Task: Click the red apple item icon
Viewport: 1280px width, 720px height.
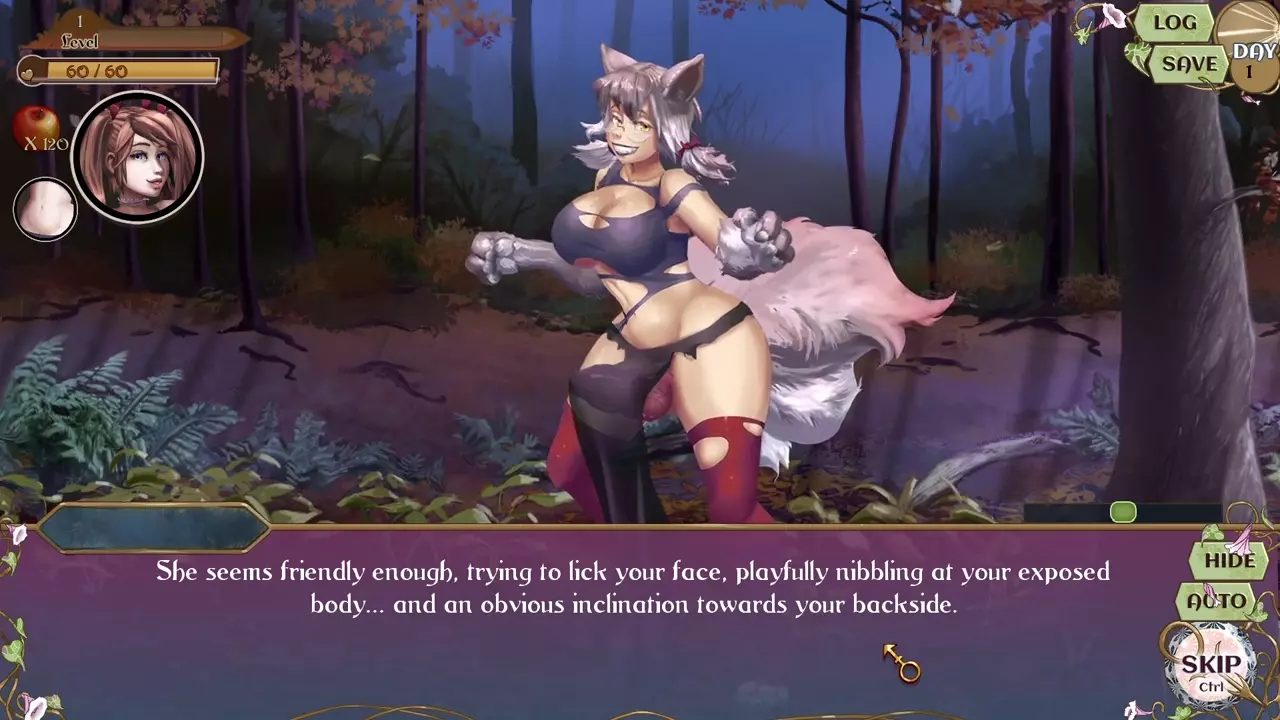Action: [x=35, y=125]
